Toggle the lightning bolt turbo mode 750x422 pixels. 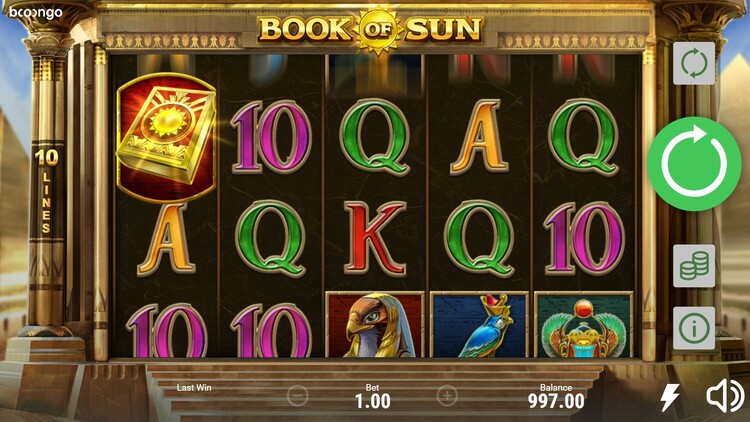[670, 397]
